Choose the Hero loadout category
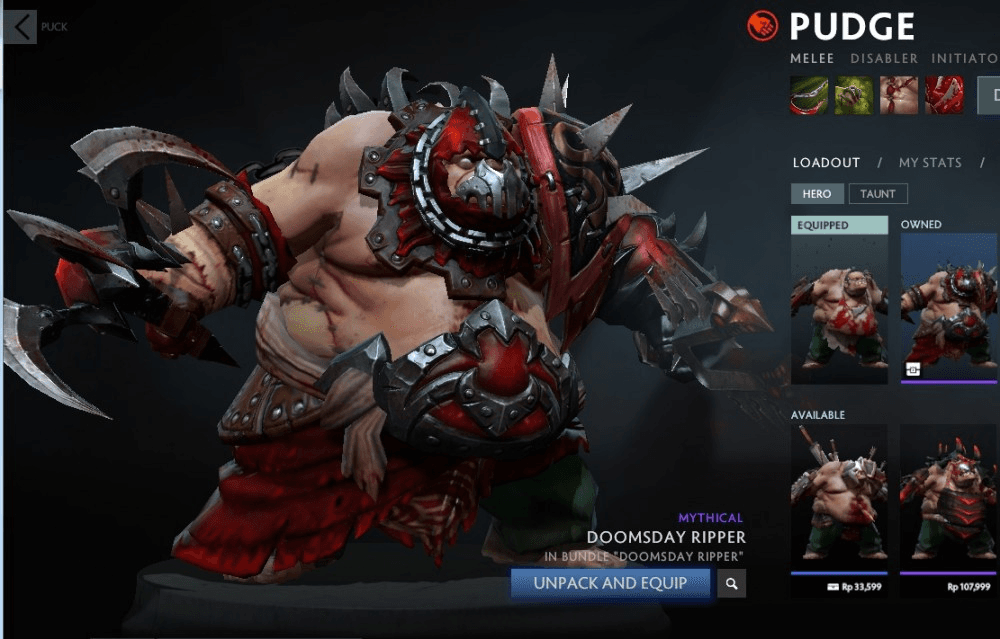 coord(817,194)
